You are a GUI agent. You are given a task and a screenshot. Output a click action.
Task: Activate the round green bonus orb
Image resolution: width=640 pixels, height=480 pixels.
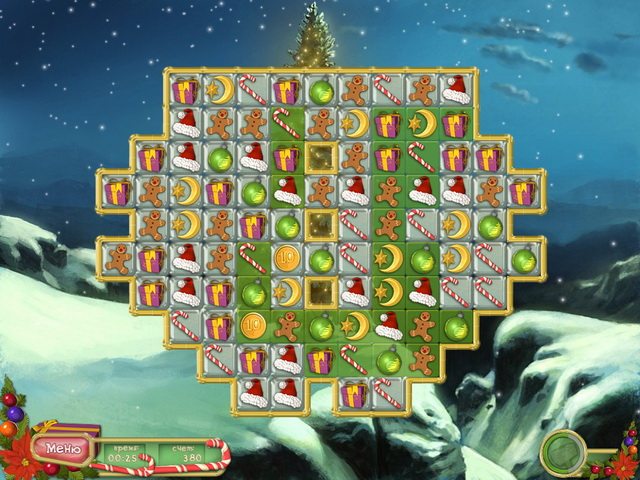click(x=563, y=452)
